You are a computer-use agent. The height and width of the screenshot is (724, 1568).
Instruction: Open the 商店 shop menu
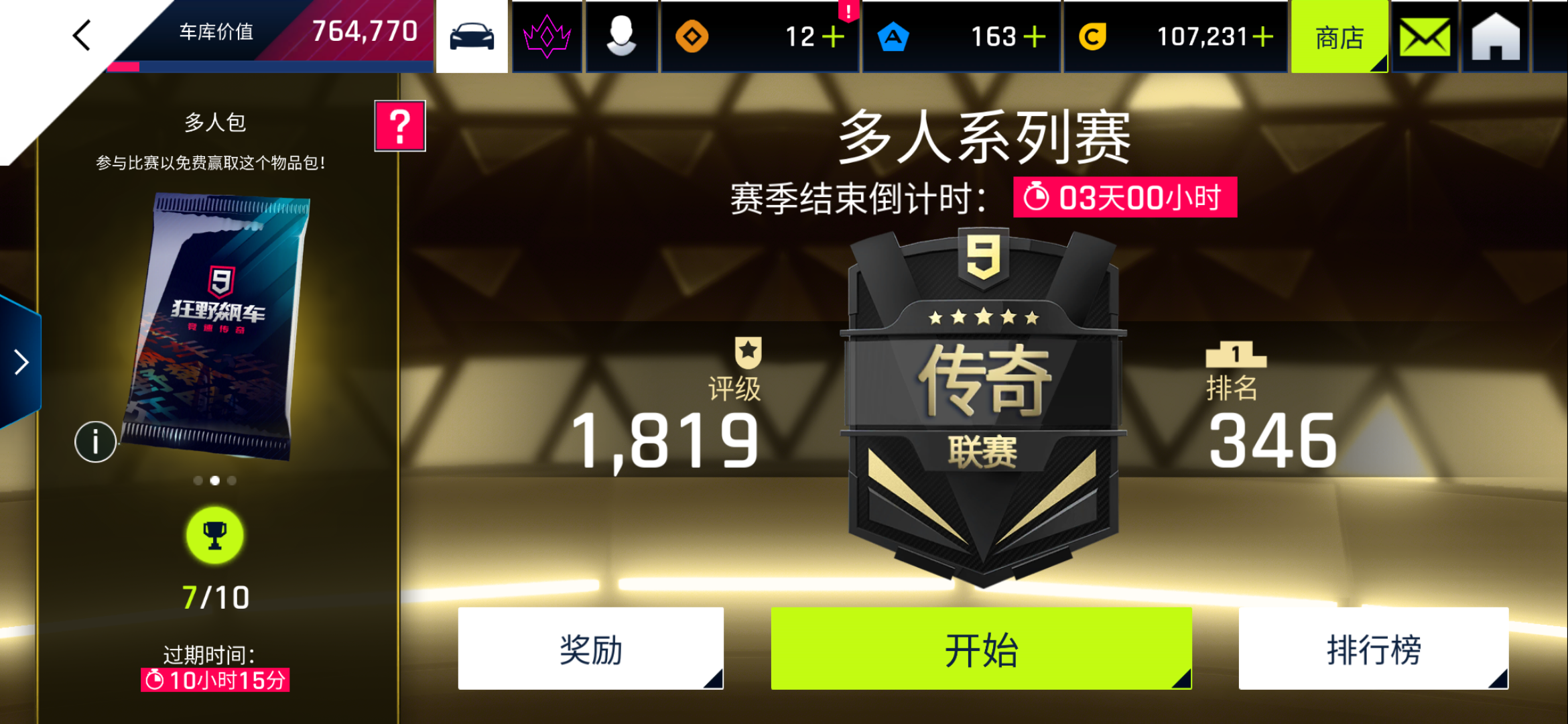1339,38
